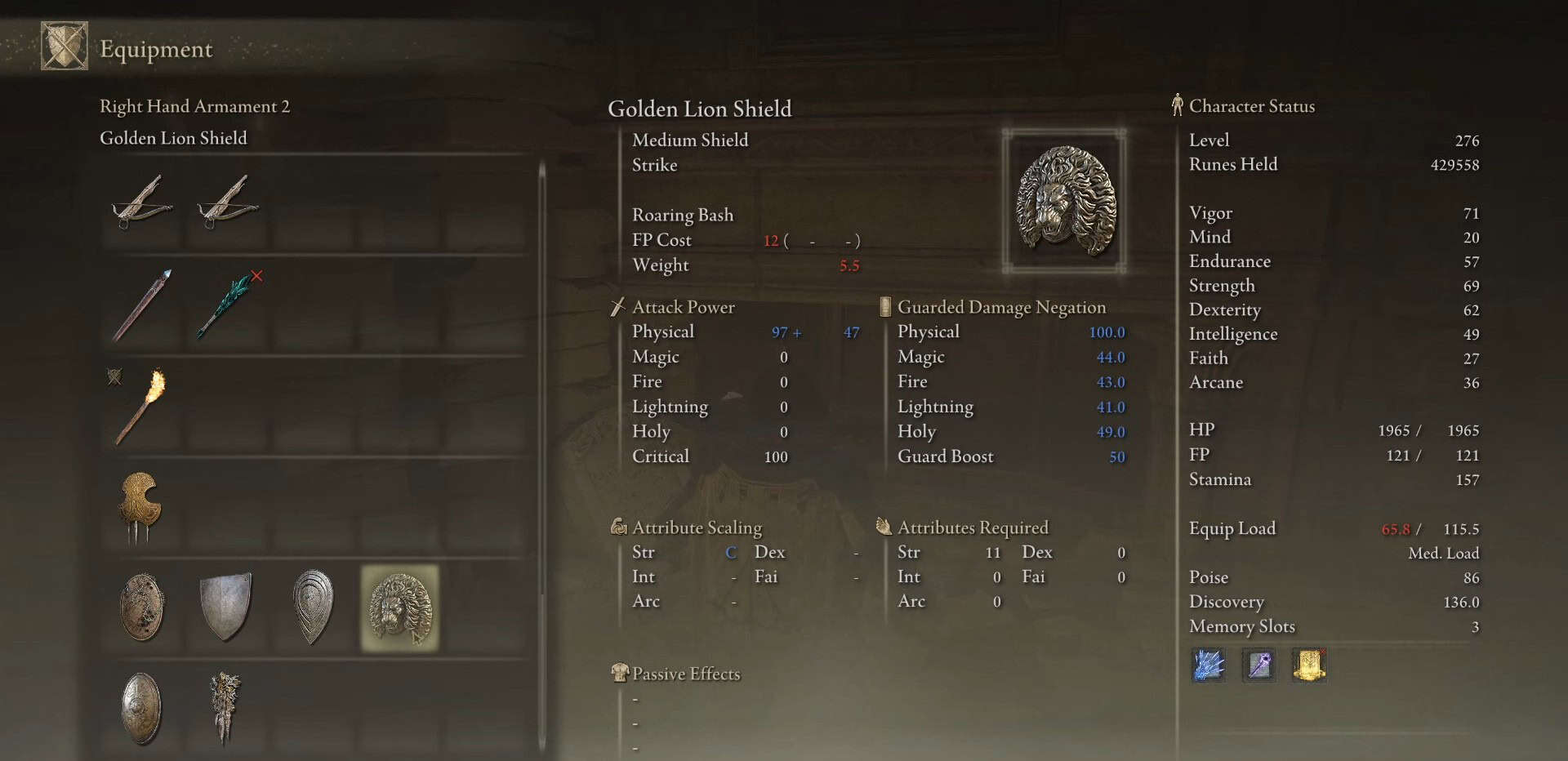Click the Golden Lion Shield preview image
This screenshot has width=1568, height=761.
1064,201
